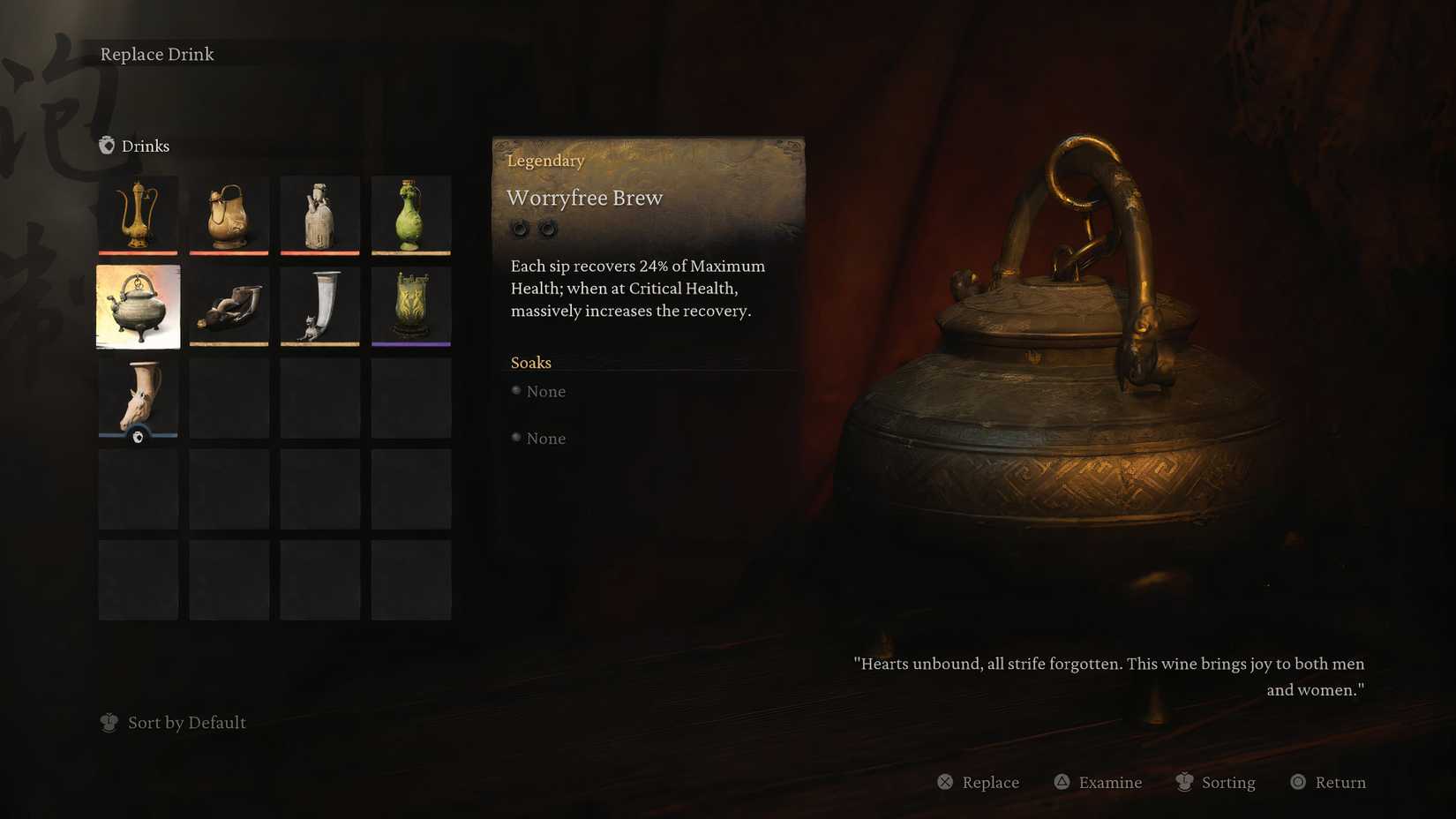Choose Examine for the Worryfree Brew
Image resolution: width=1456 pixels, height=819 pixels.
coord(1097,782)
